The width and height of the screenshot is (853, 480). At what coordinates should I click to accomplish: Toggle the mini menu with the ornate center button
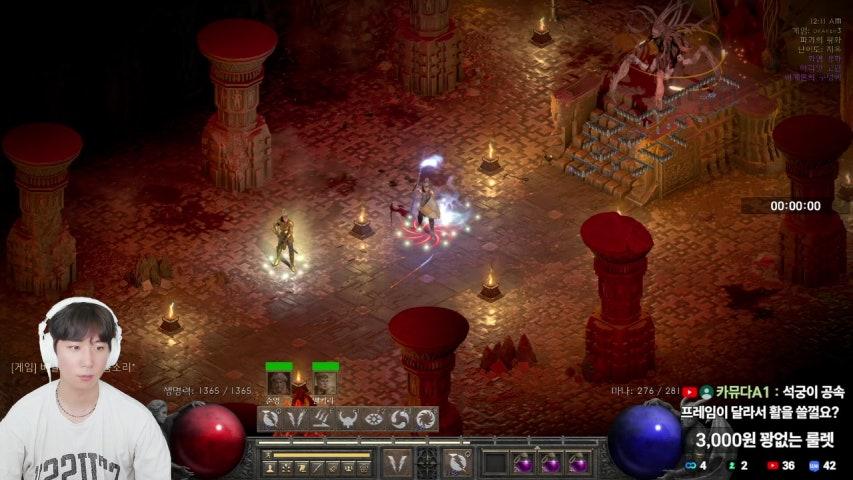click(427, 462)
